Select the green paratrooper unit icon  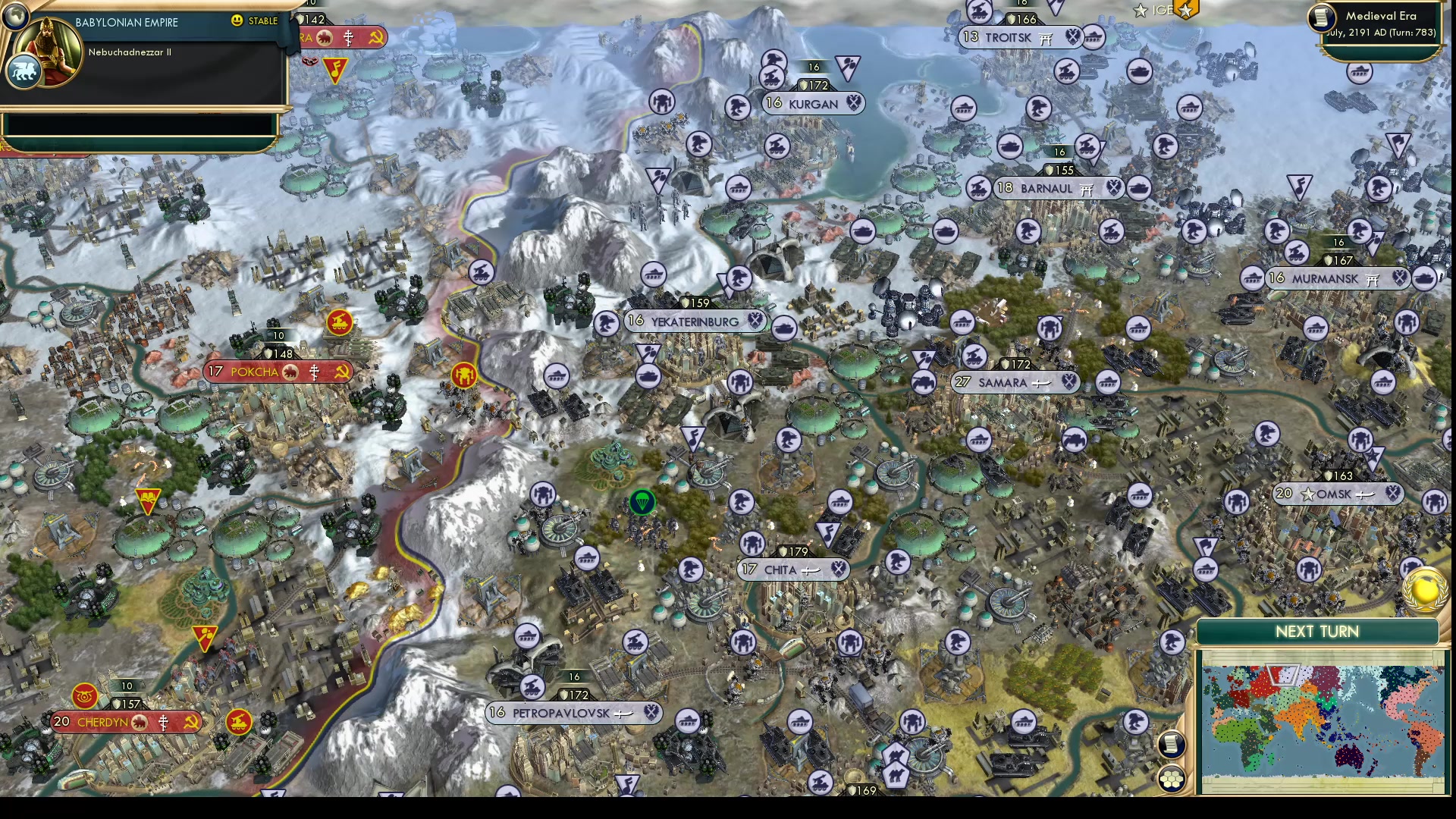(x=642, y=502)
